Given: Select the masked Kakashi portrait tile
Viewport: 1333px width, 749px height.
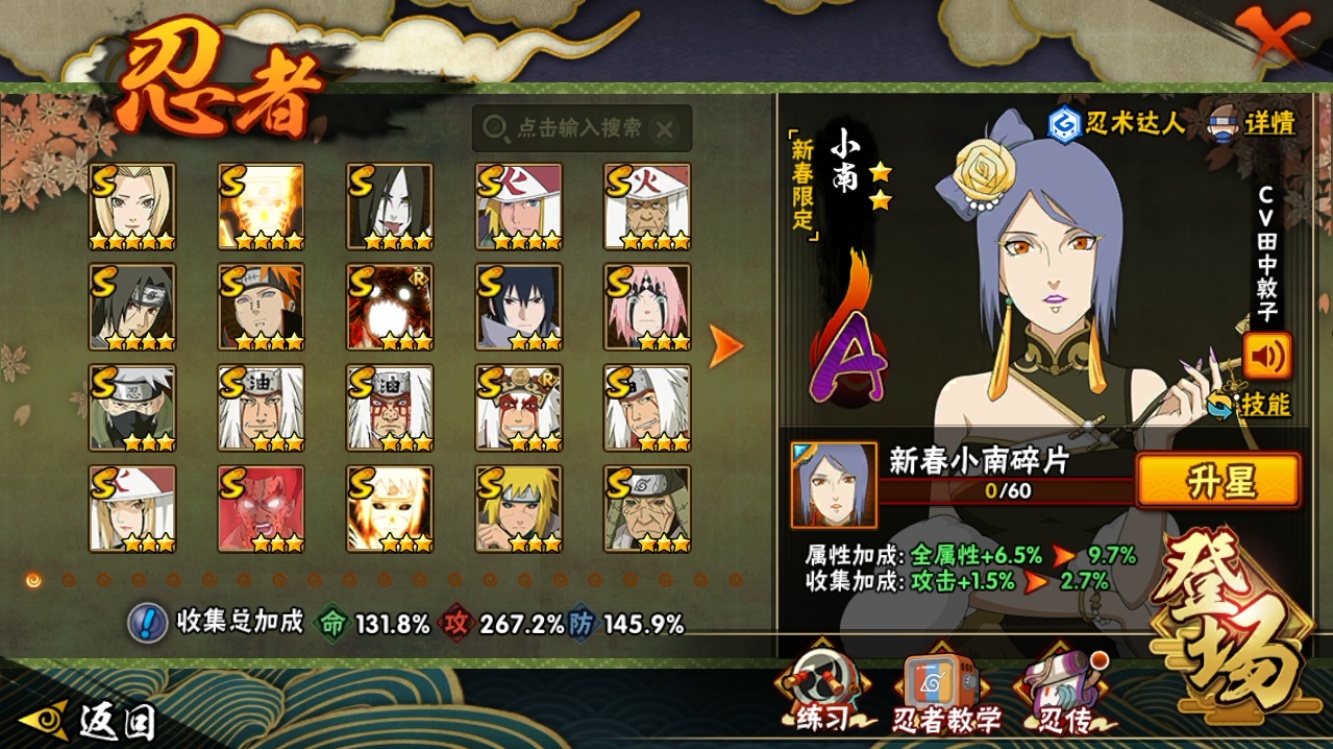Looking at the screenshot, I should click(132, 408).
